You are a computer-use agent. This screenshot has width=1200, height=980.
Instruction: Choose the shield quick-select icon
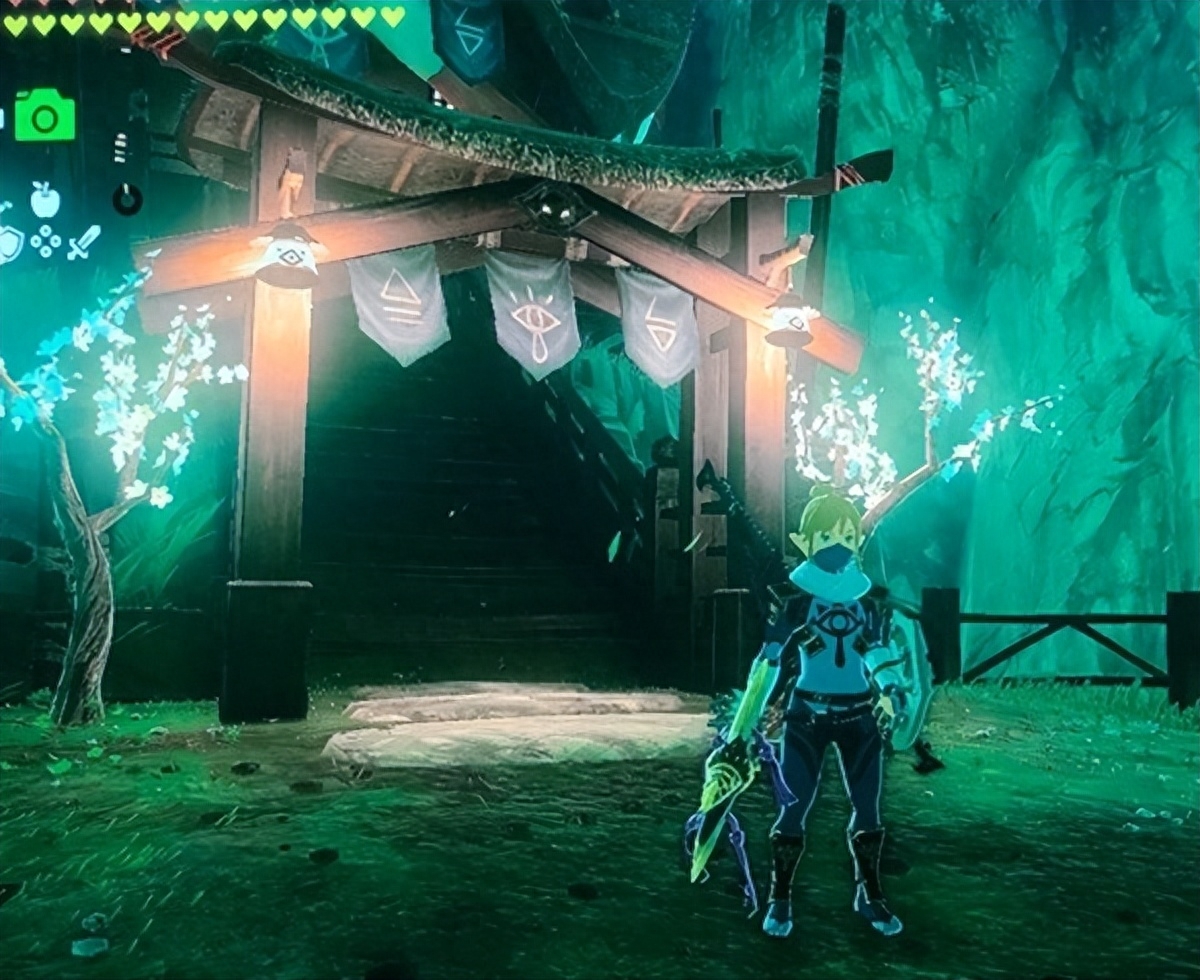coord(9,243)
